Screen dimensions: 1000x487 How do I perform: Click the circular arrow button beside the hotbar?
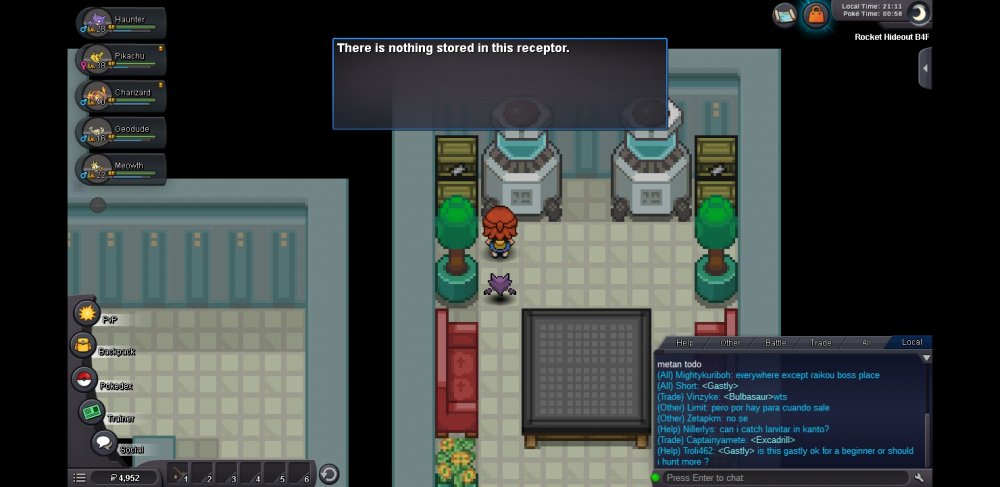pyautogui.click(x=328, y=474)
